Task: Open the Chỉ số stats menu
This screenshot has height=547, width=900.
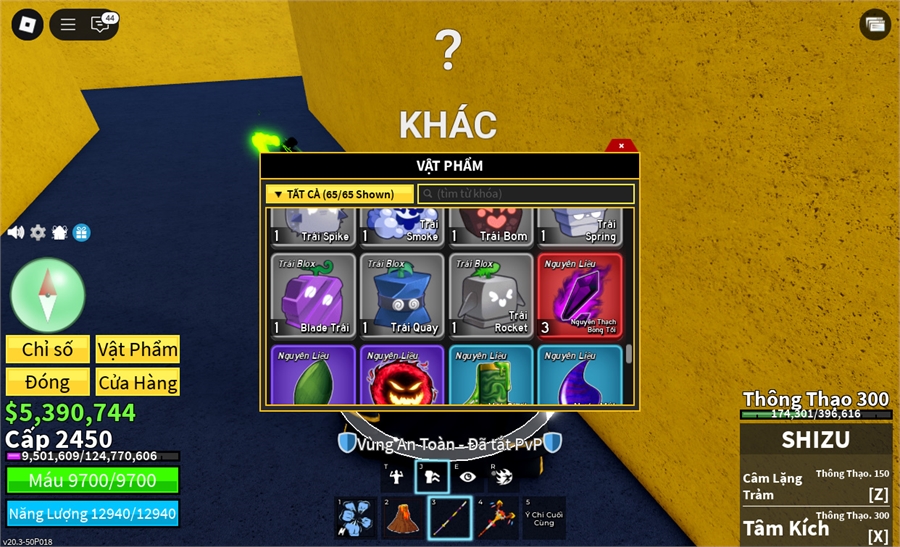Action: 48,349
